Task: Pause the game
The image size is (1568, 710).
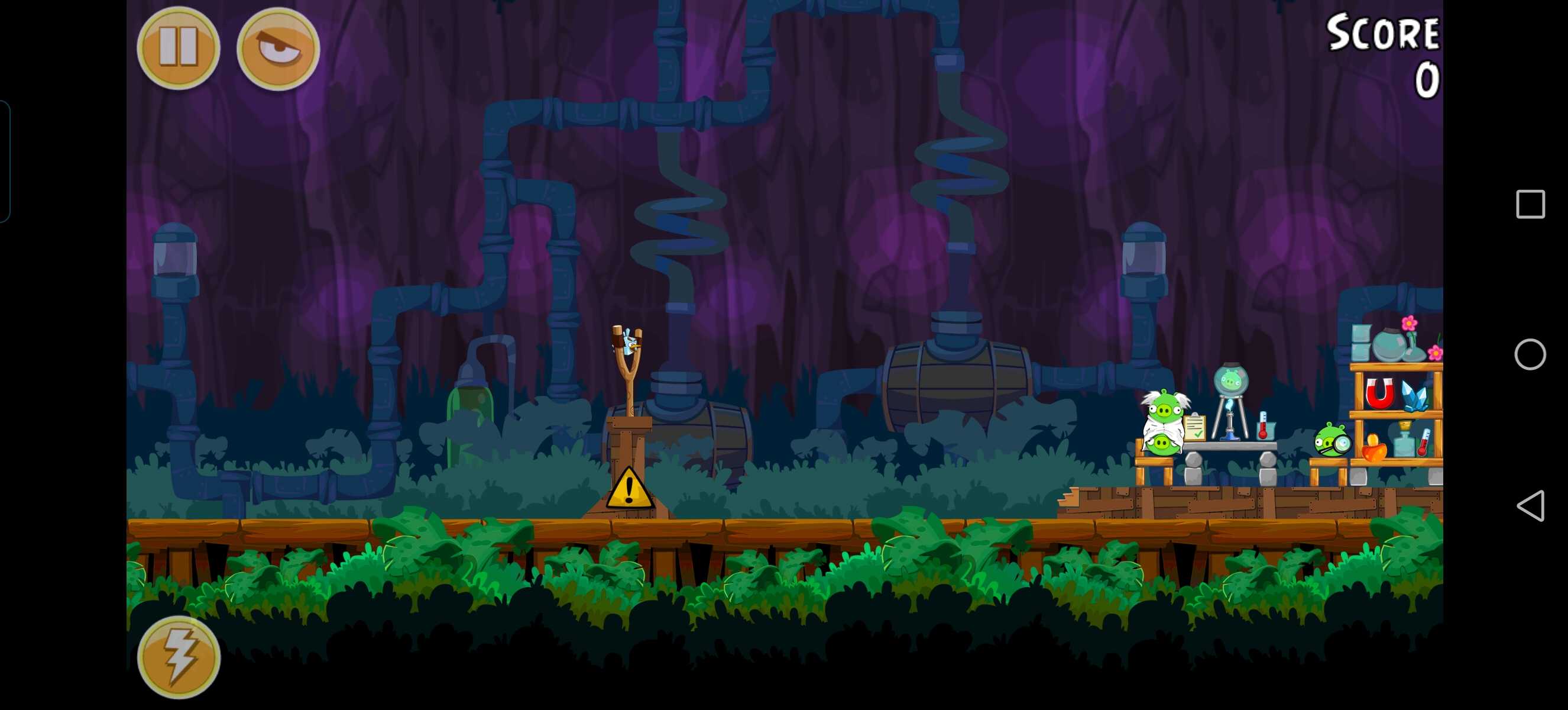Action: pos(179,47)
